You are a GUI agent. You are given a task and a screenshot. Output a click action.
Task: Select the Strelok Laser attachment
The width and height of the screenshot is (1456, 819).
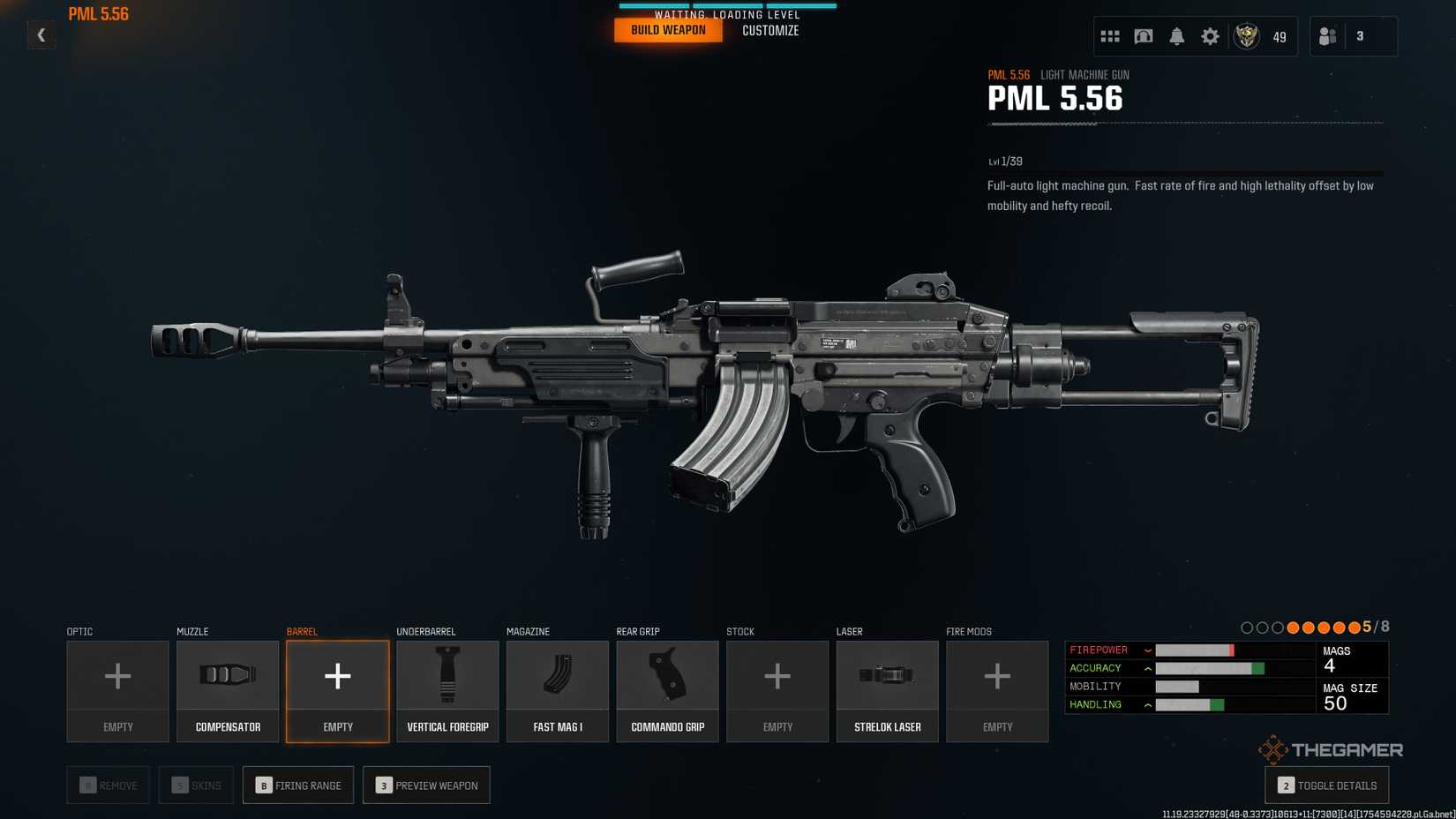(x=887, y=690)
